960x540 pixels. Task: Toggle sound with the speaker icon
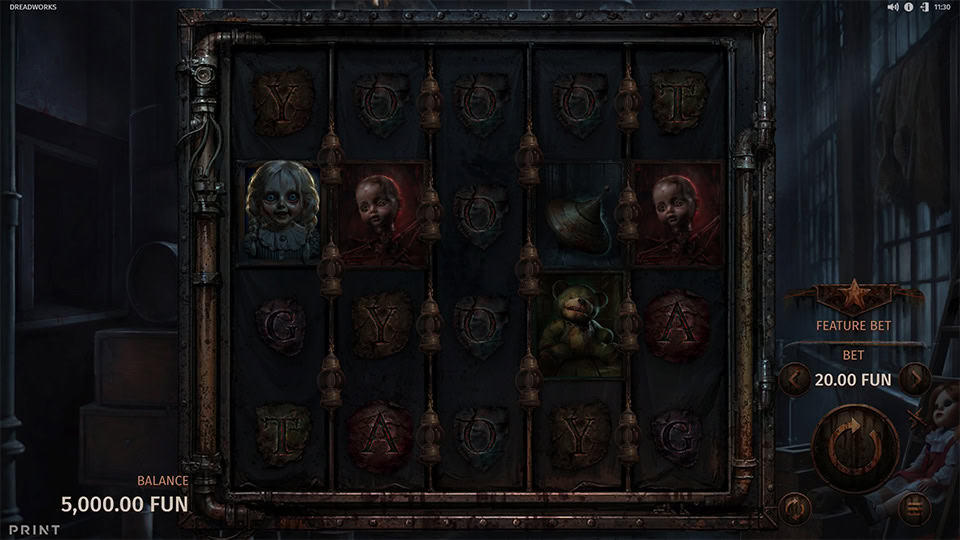893,7
